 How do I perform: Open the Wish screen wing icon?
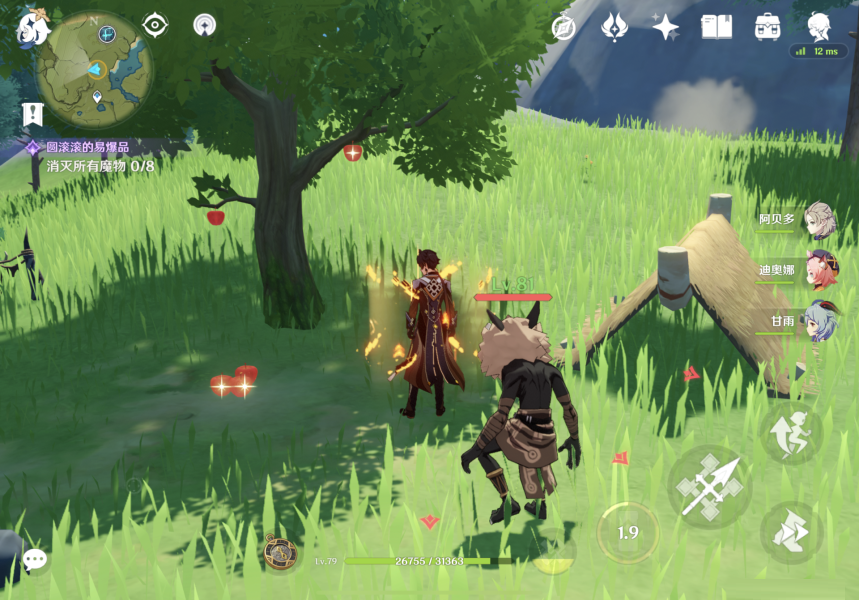coord(614,27)
